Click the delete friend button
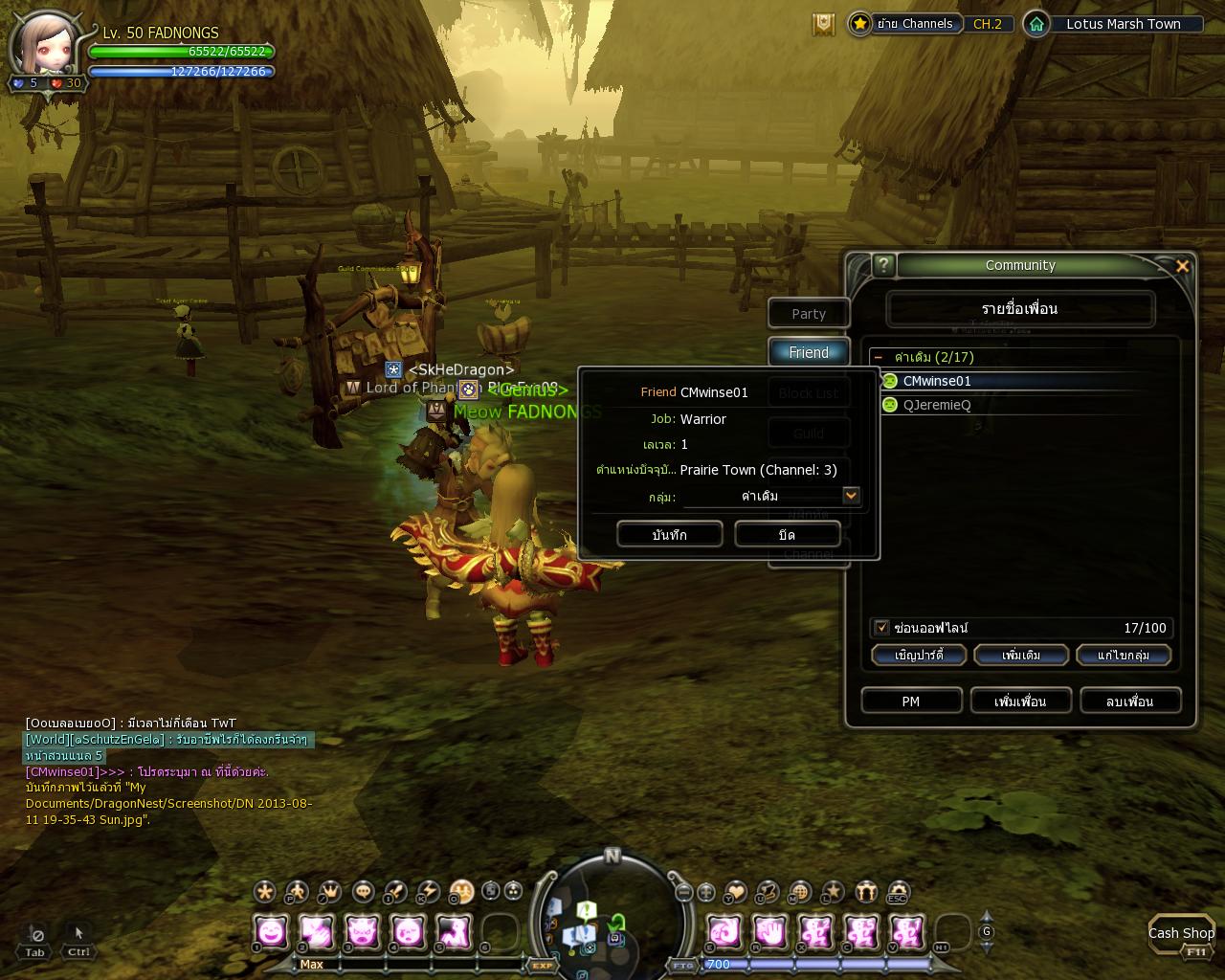The height and width of the screenshot is (980, 1225). 1129,702
